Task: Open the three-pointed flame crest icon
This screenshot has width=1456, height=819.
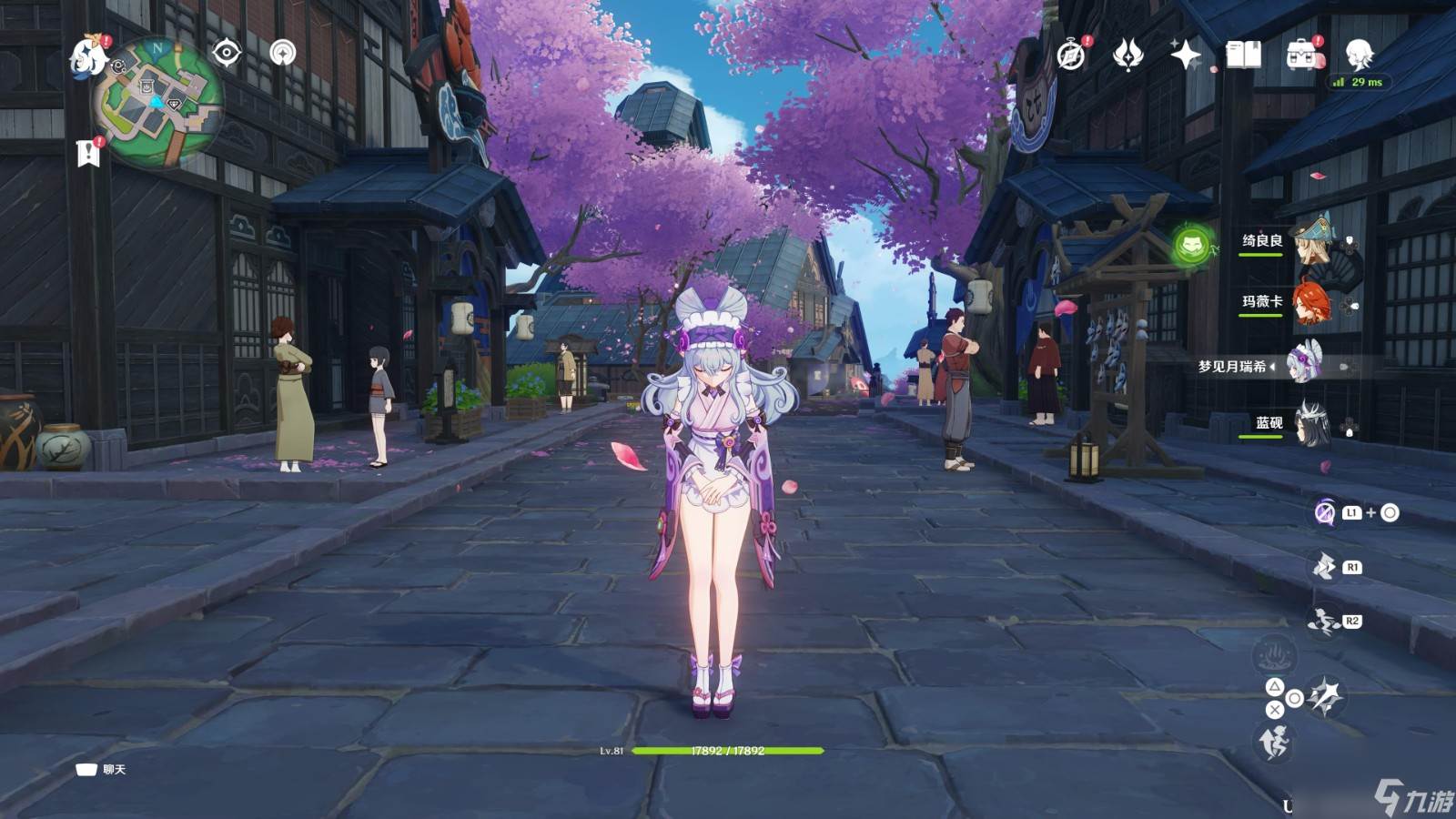Action: coord(1127,56)
